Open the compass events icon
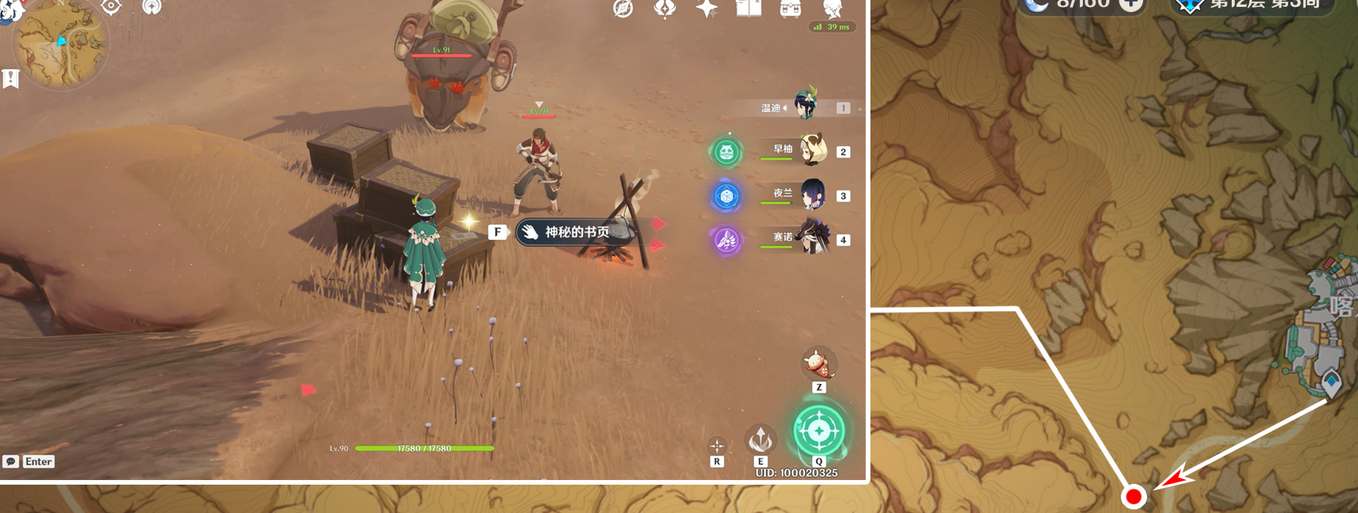 click(623, 9)
